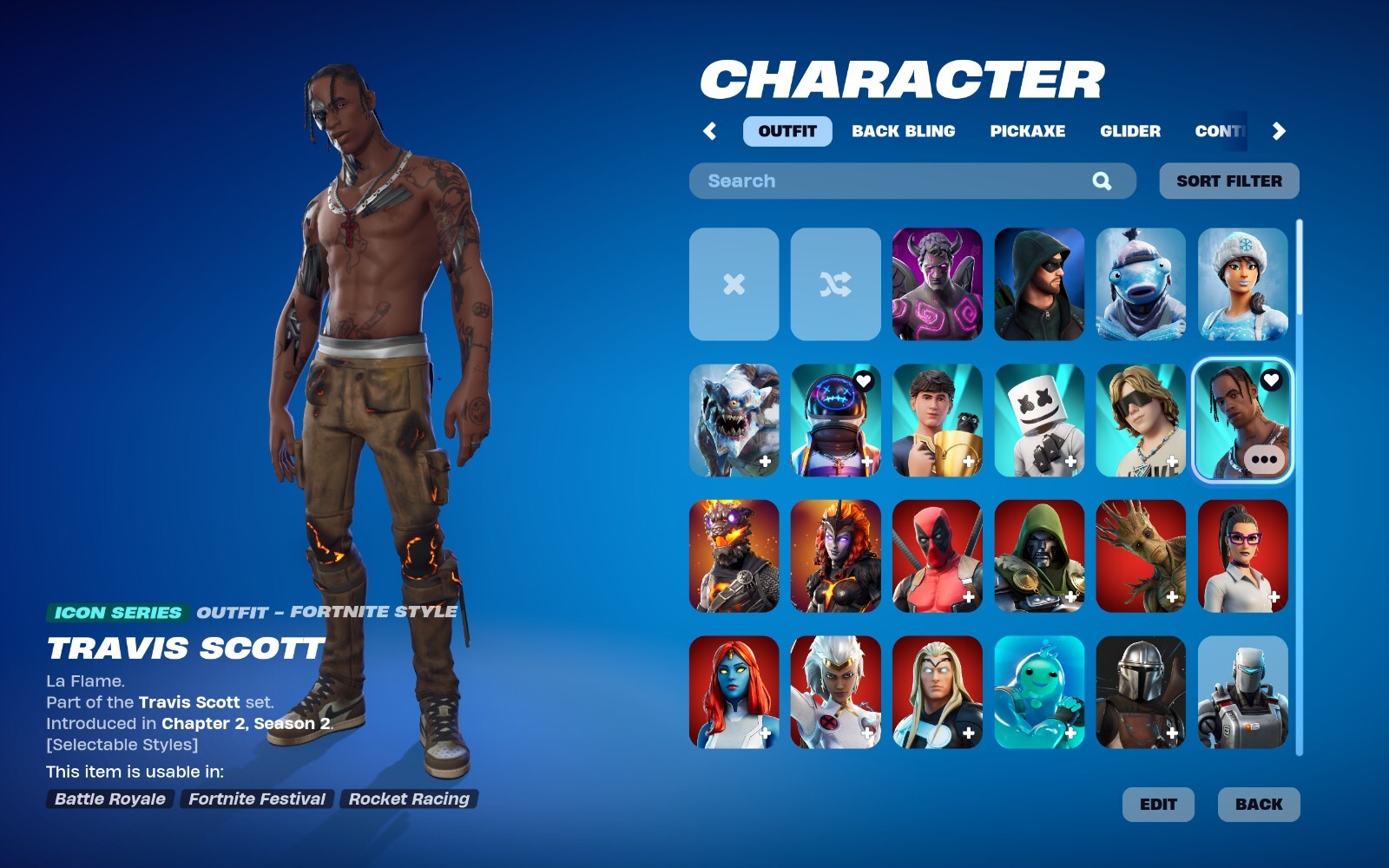
Task: Clear the equipped outfit using the X icon
Action: click(733, 284)
